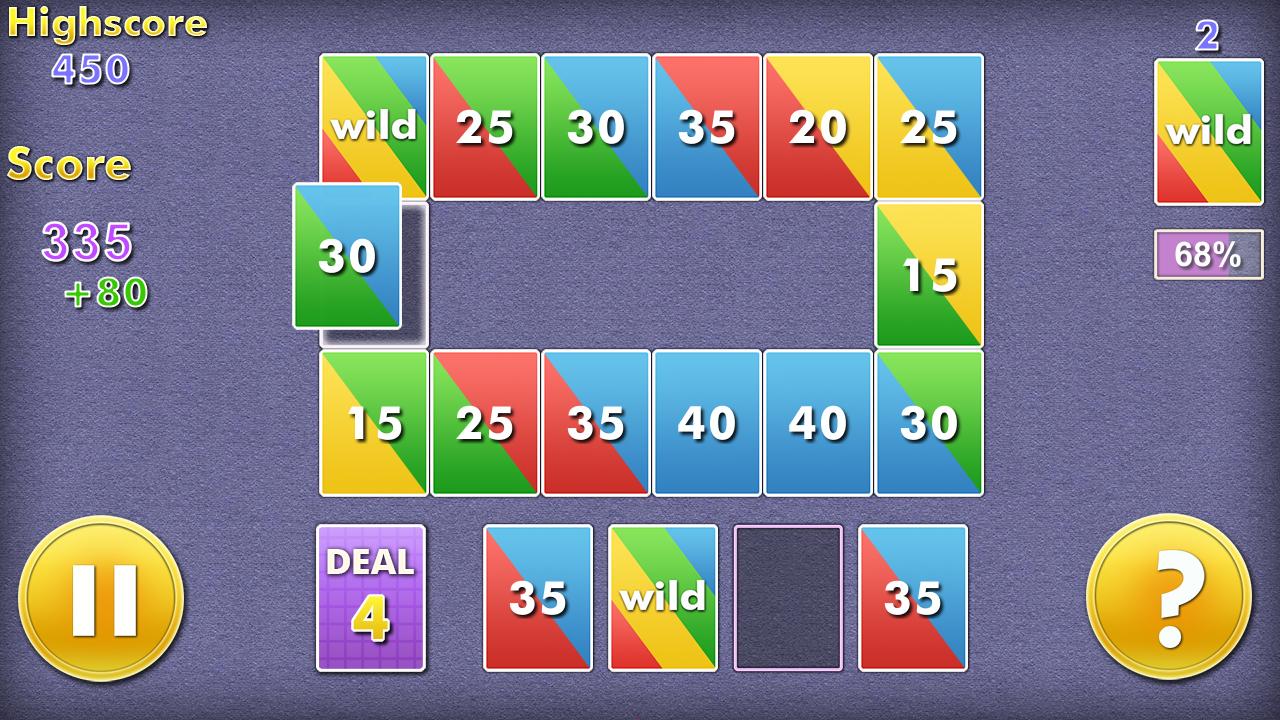Click the green 30 card in the bottom row
Image resolution: width=1280 pixels, height=720 pixels.
929,422
